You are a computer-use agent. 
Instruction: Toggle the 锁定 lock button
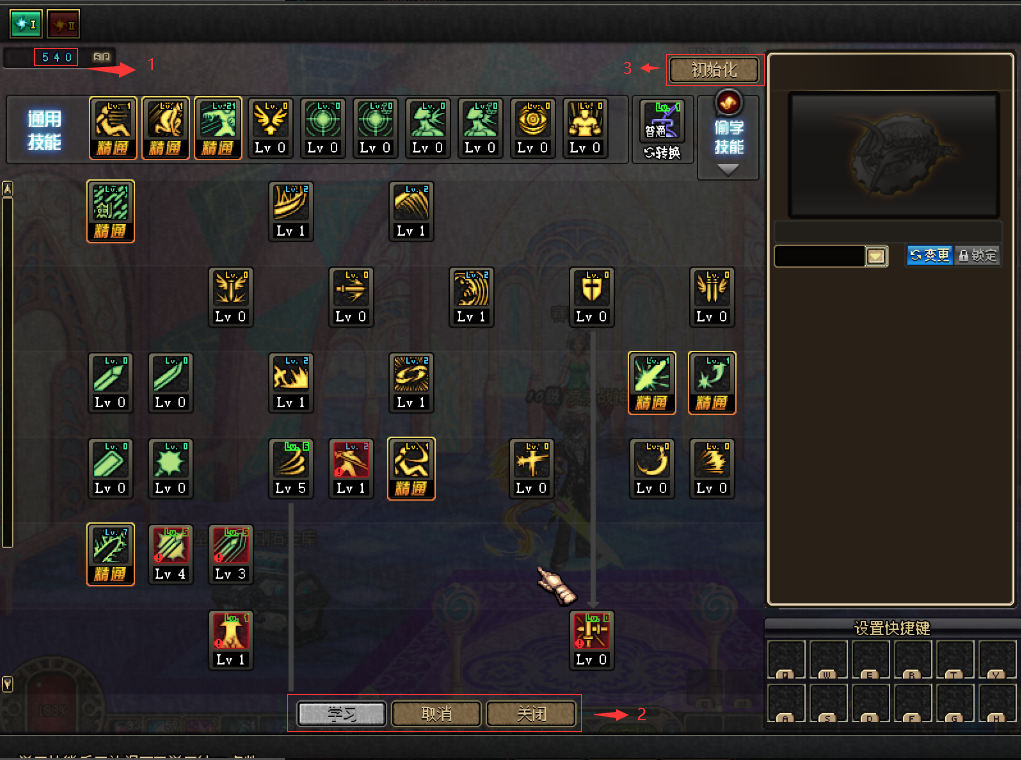click(977, 256)
